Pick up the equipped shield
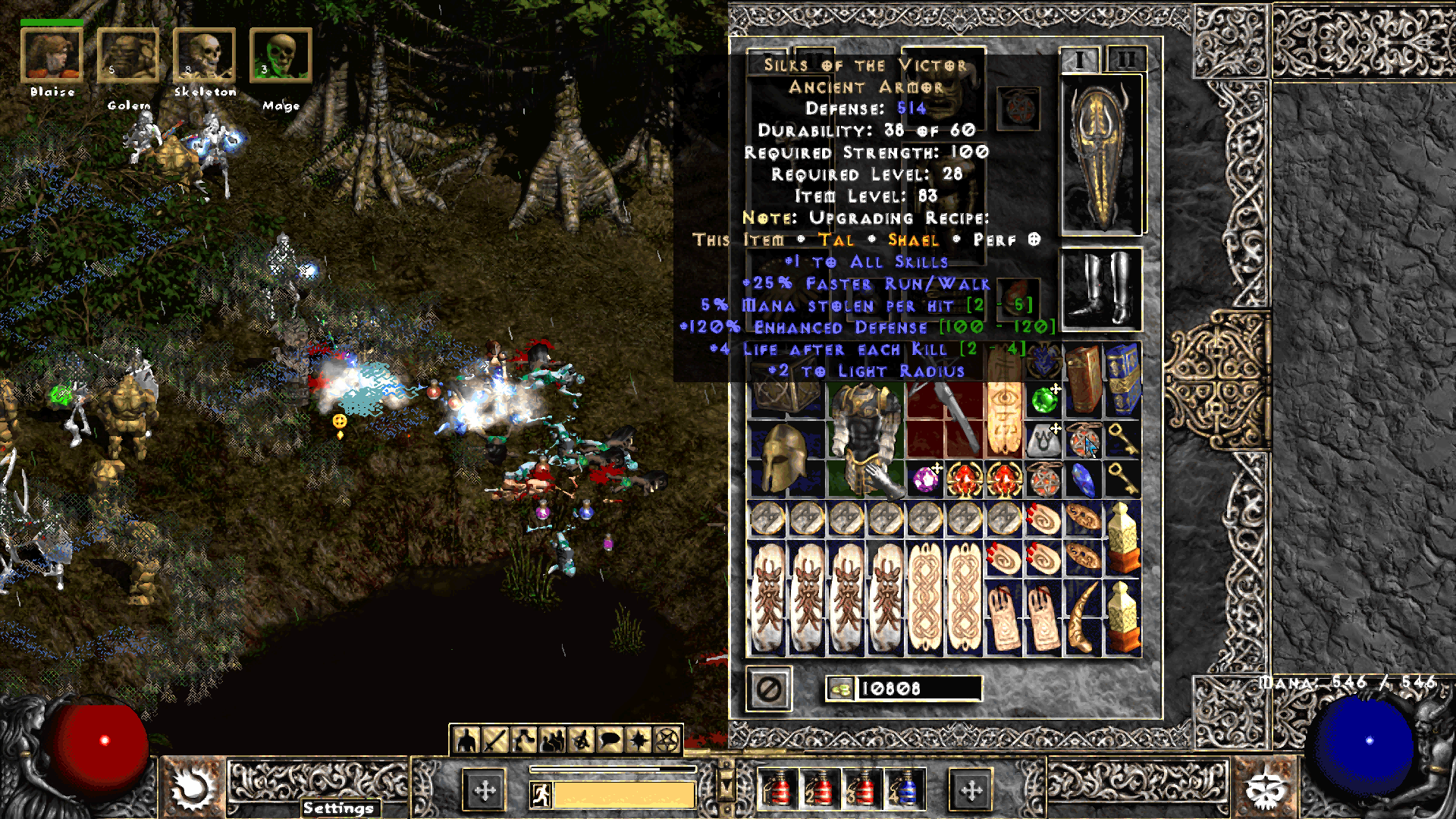 pyautogui.click(x=1101, y=155)
